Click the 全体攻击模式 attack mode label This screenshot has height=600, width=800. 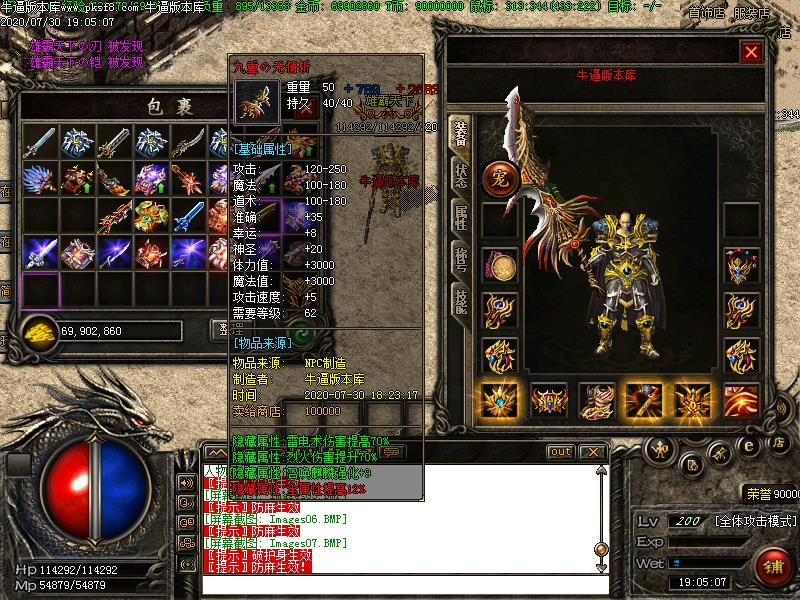(x=755, y=521)
